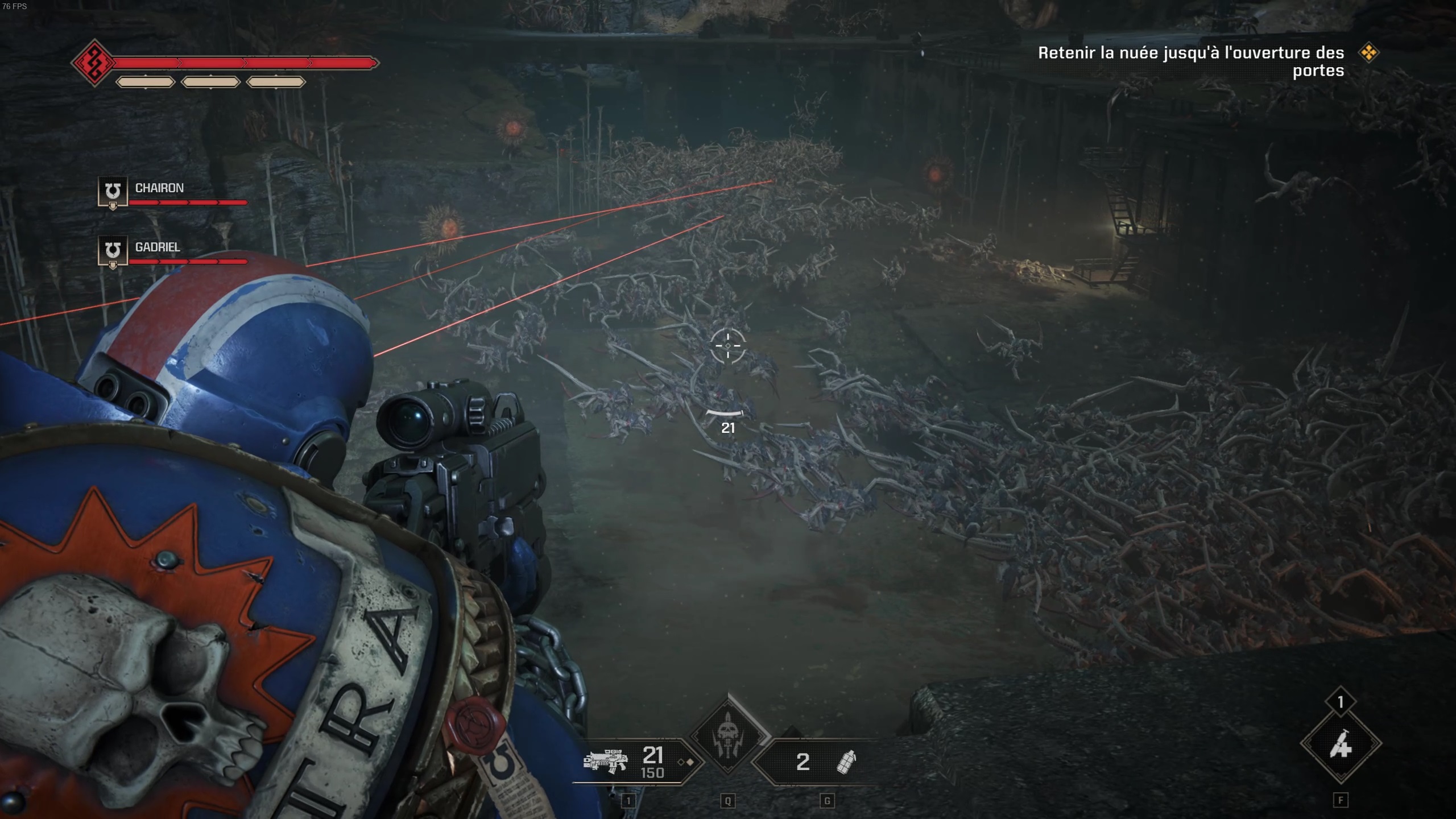This screenshot has height=819, width=1456.
Task: Click the Gadriel name label
Action: (158, 247)
